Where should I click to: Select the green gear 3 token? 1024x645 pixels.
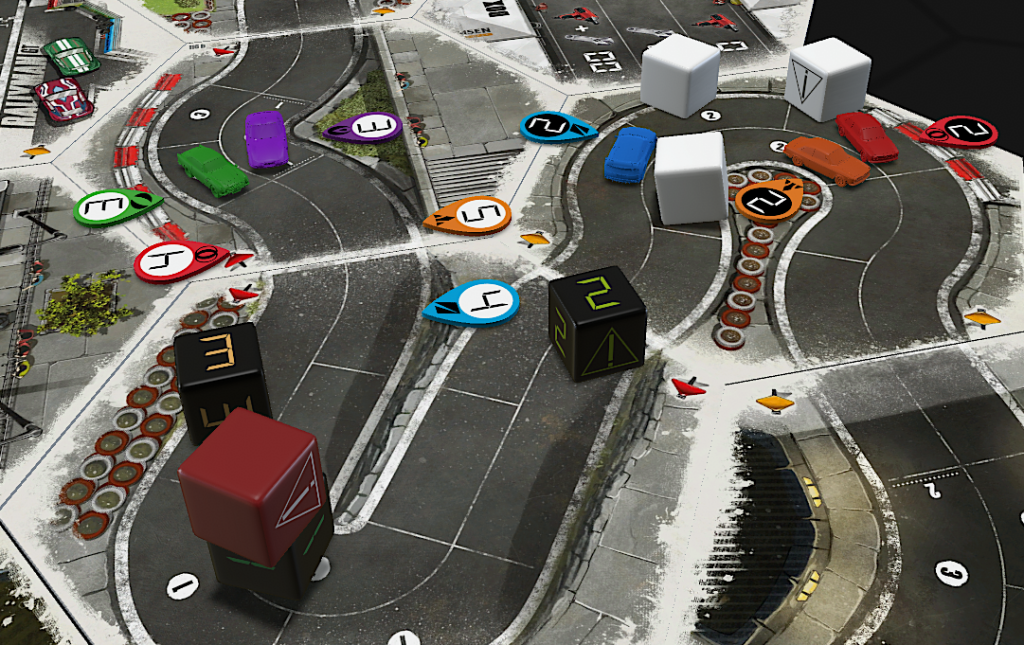[111, 207]
